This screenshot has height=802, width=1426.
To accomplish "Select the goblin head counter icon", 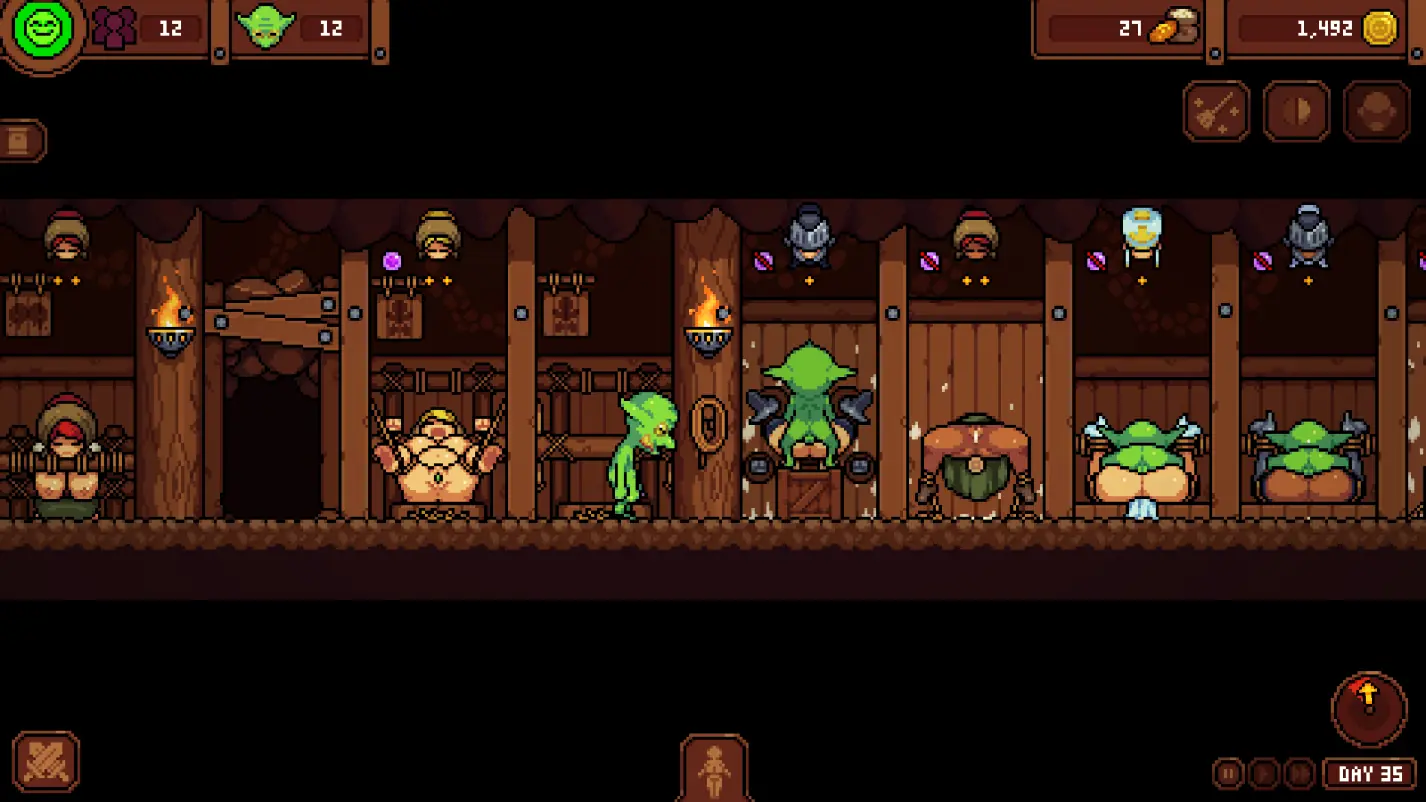I will tap(266, 28).
